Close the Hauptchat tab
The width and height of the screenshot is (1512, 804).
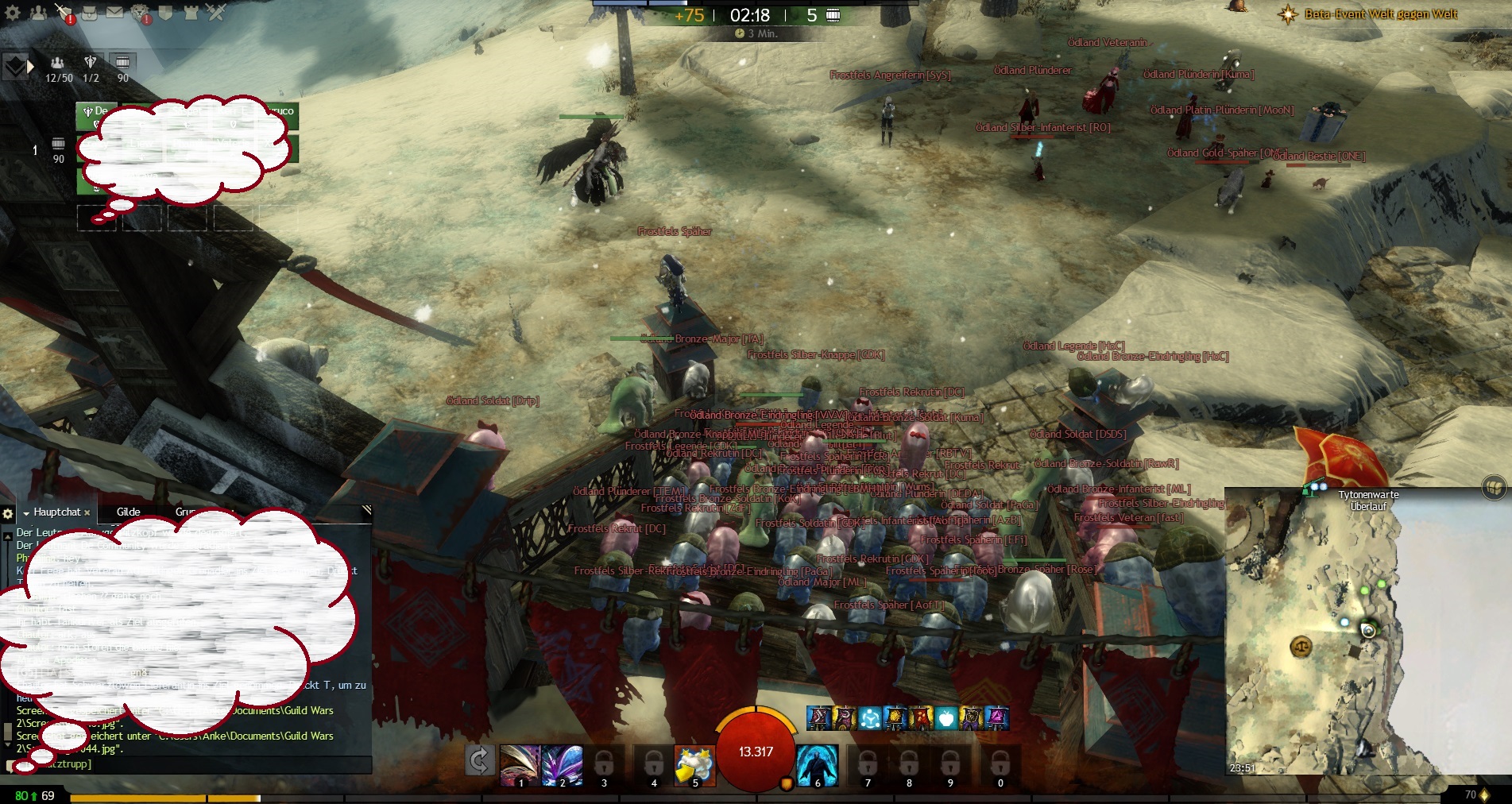coord(87,513)
